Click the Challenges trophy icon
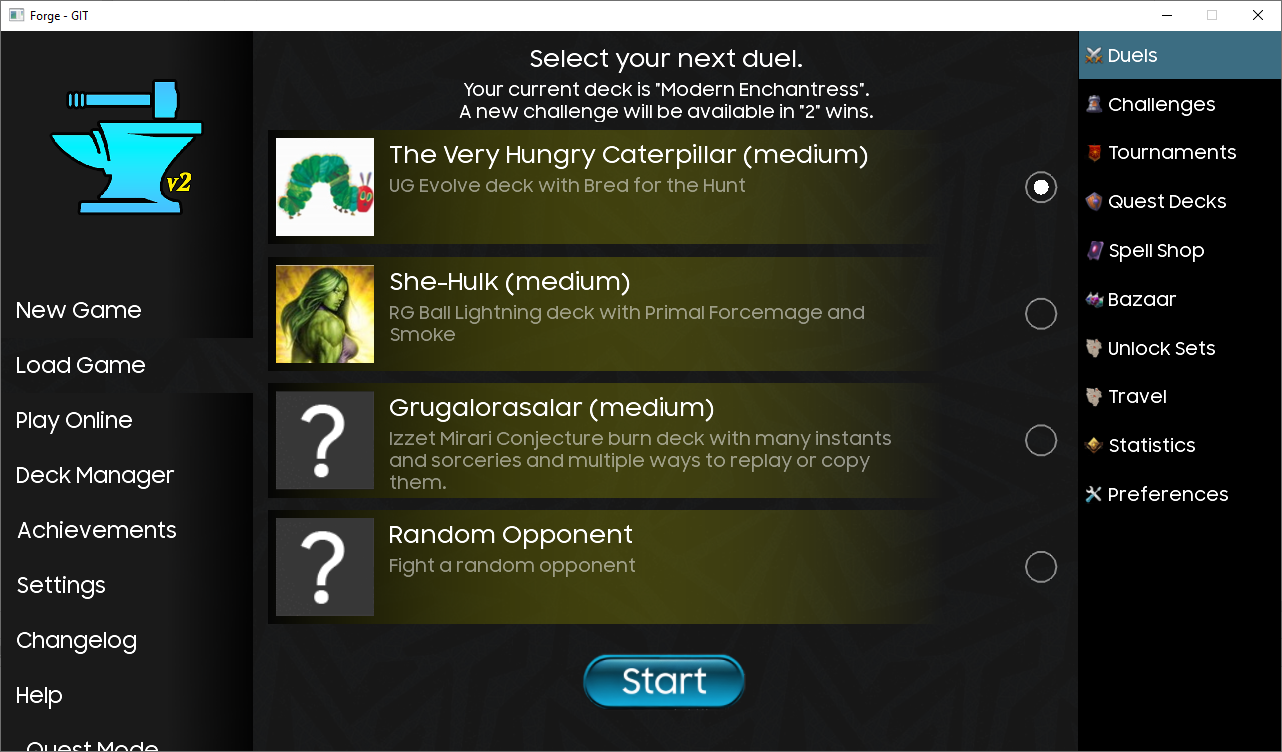This screenshot has height=752, width=1282. [x=1092, y=104]
